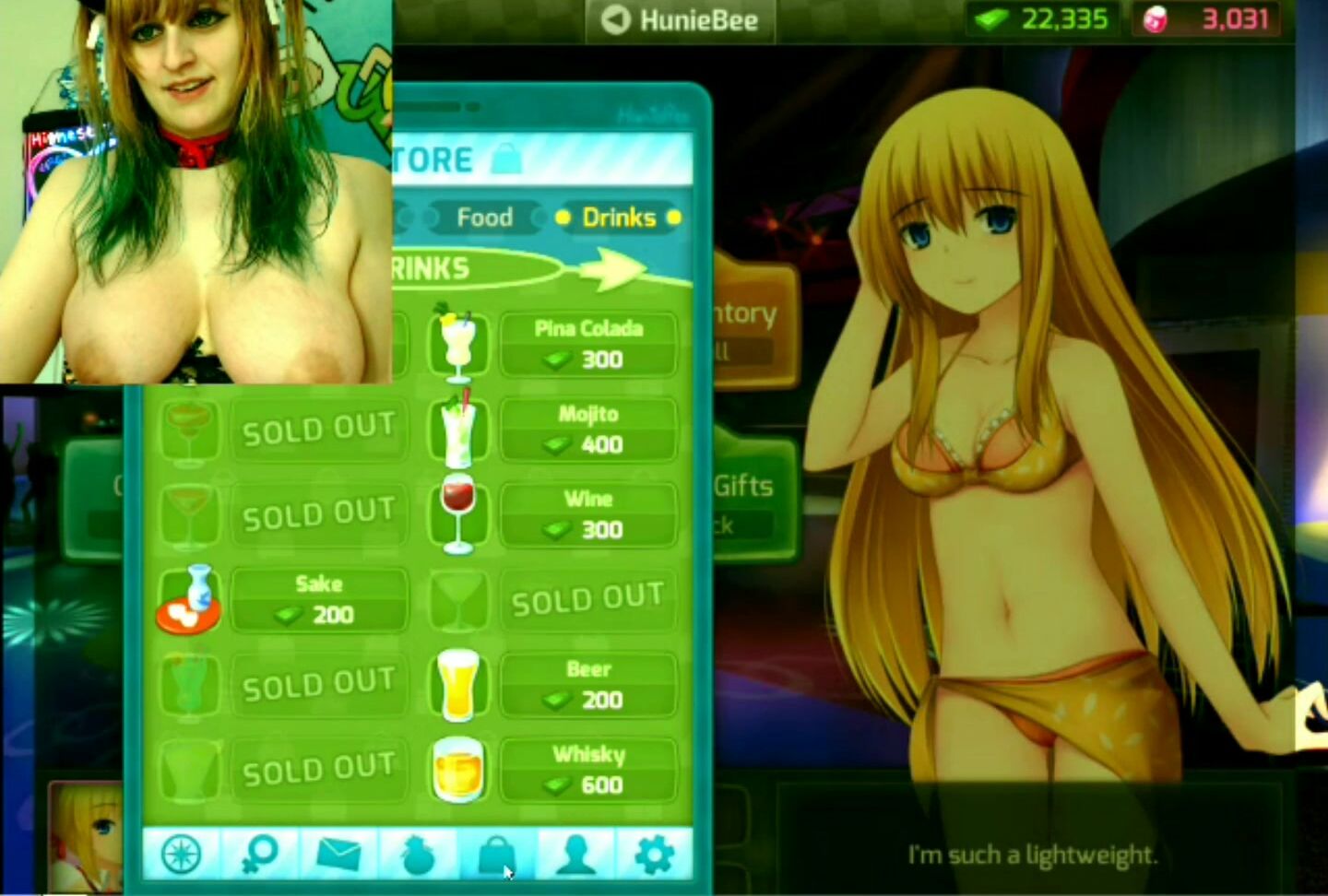Buy the Pina Colada for 300
The height and width of the screenshot is (896, 1328).
[x=588, y=345]
